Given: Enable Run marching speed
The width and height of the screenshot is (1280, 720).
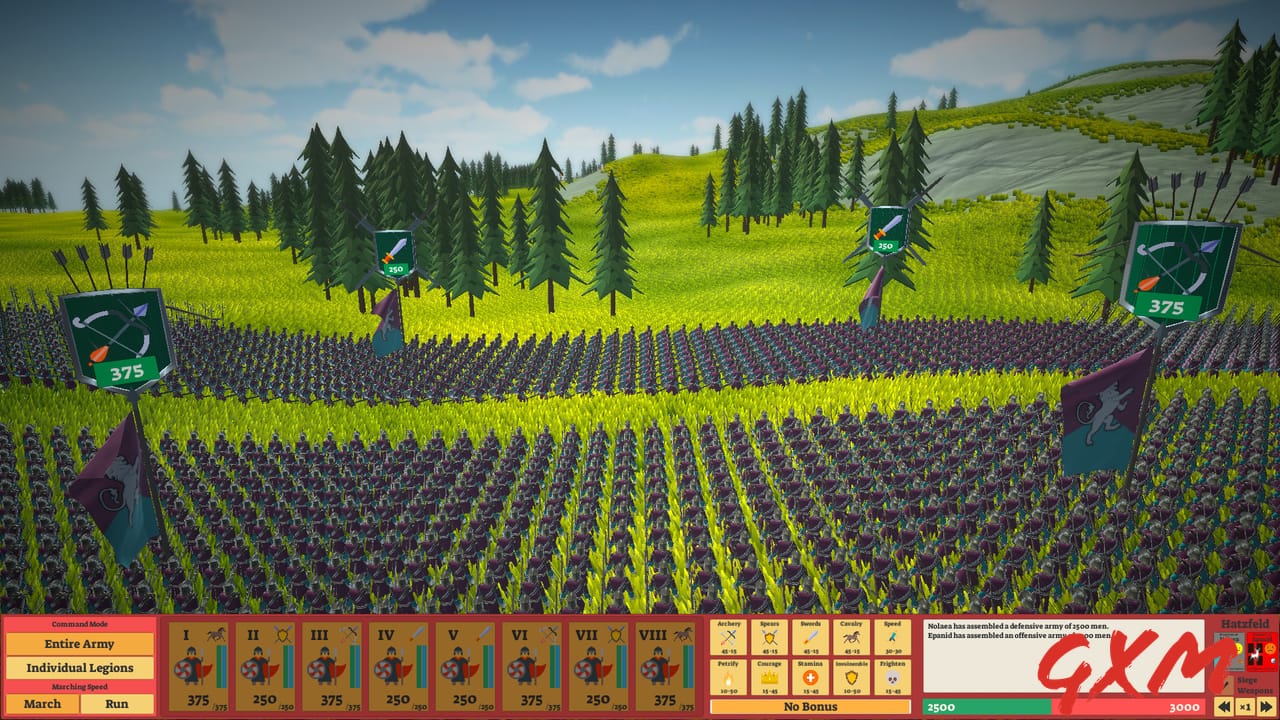Looking at the screenshot, I should (117, 704).
